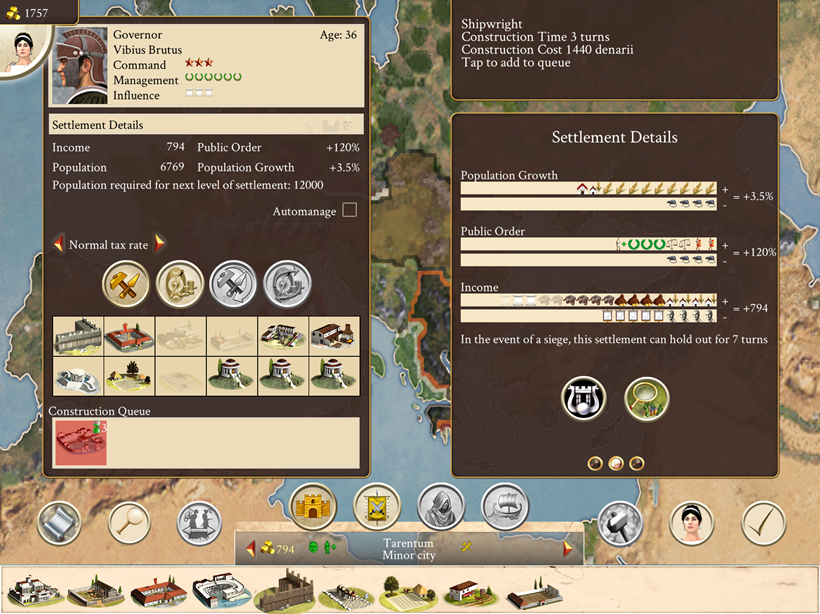Open the yellow castle settlements button
This screenshot has height=614, width=820.
coord(313,506)
